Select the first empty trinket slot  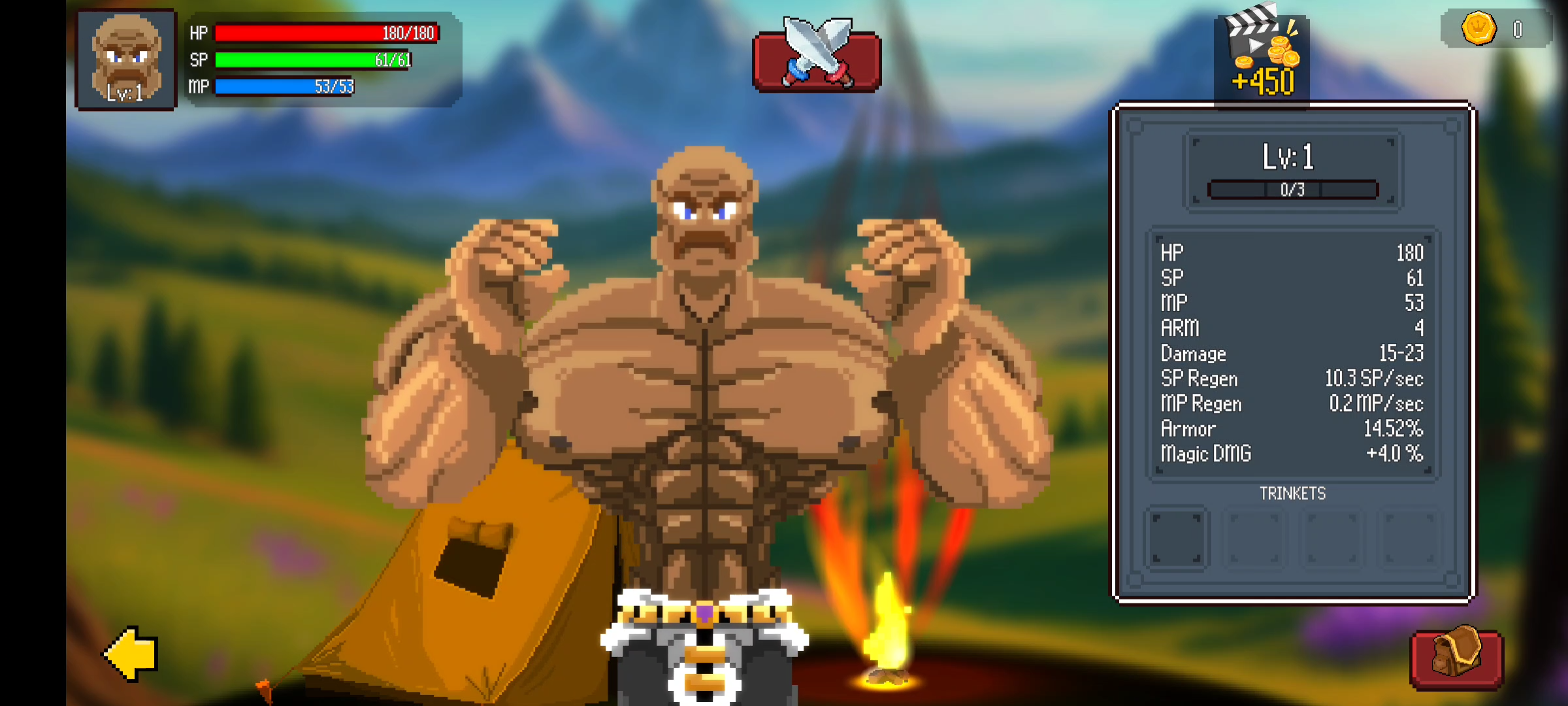(1177, 539)
